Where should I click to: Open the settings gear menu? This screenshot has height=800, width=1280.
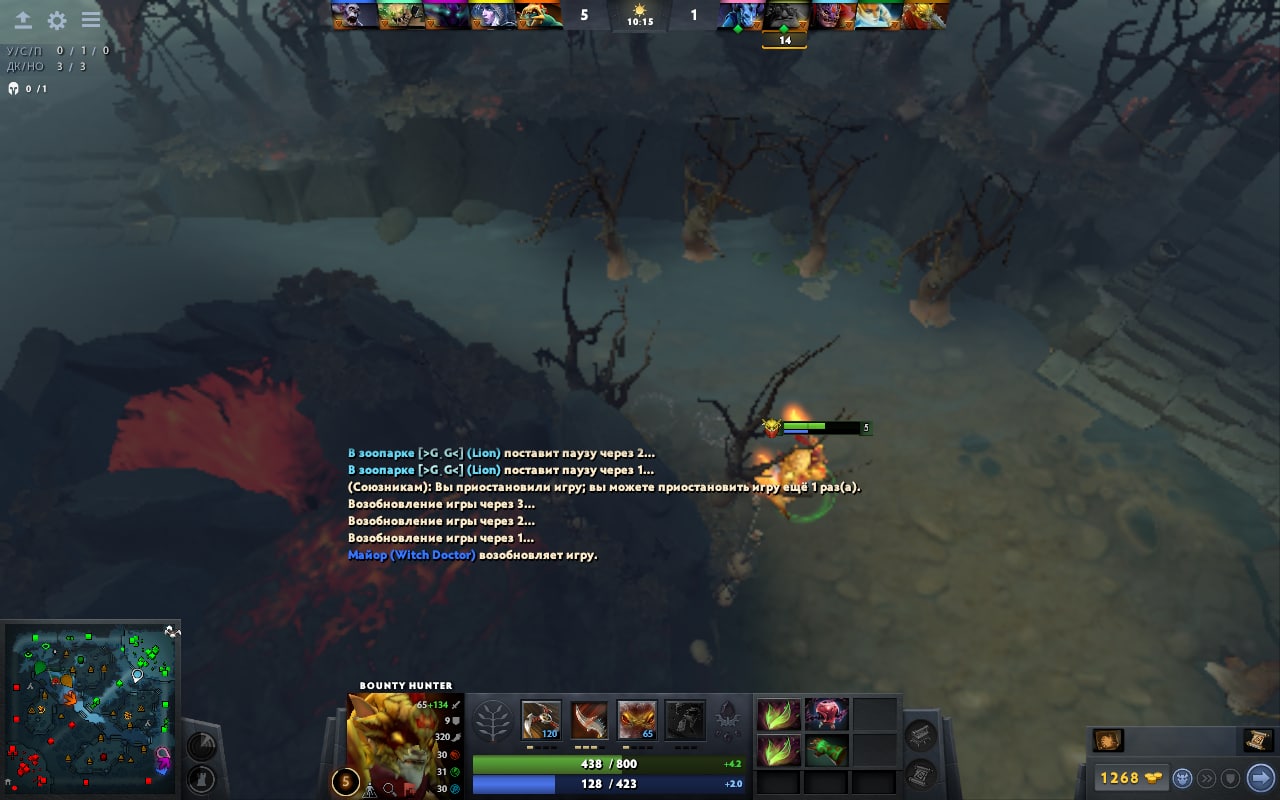coord(57,20)
